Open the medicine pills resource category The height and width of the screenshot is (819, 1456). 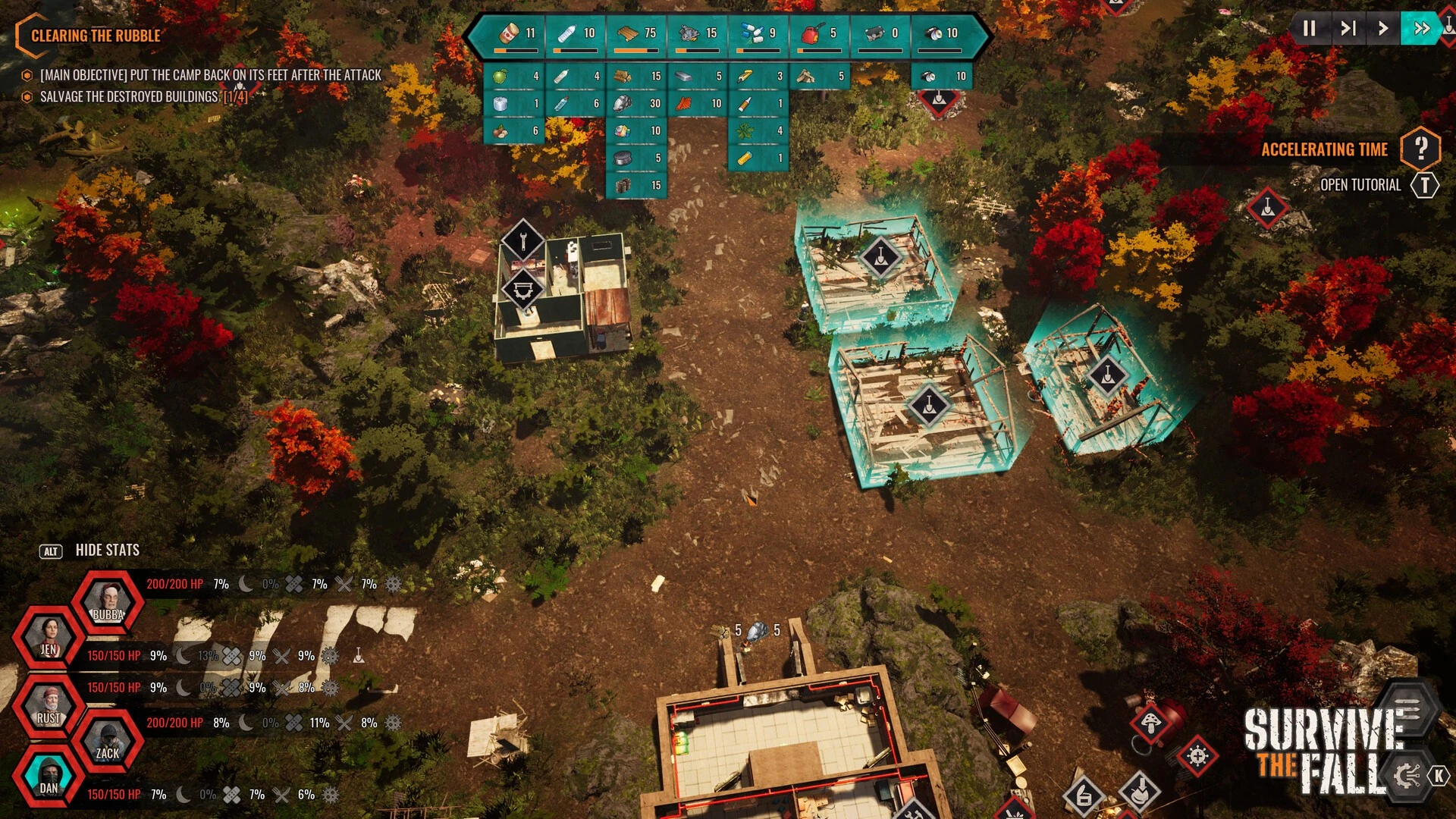[758, 34]
